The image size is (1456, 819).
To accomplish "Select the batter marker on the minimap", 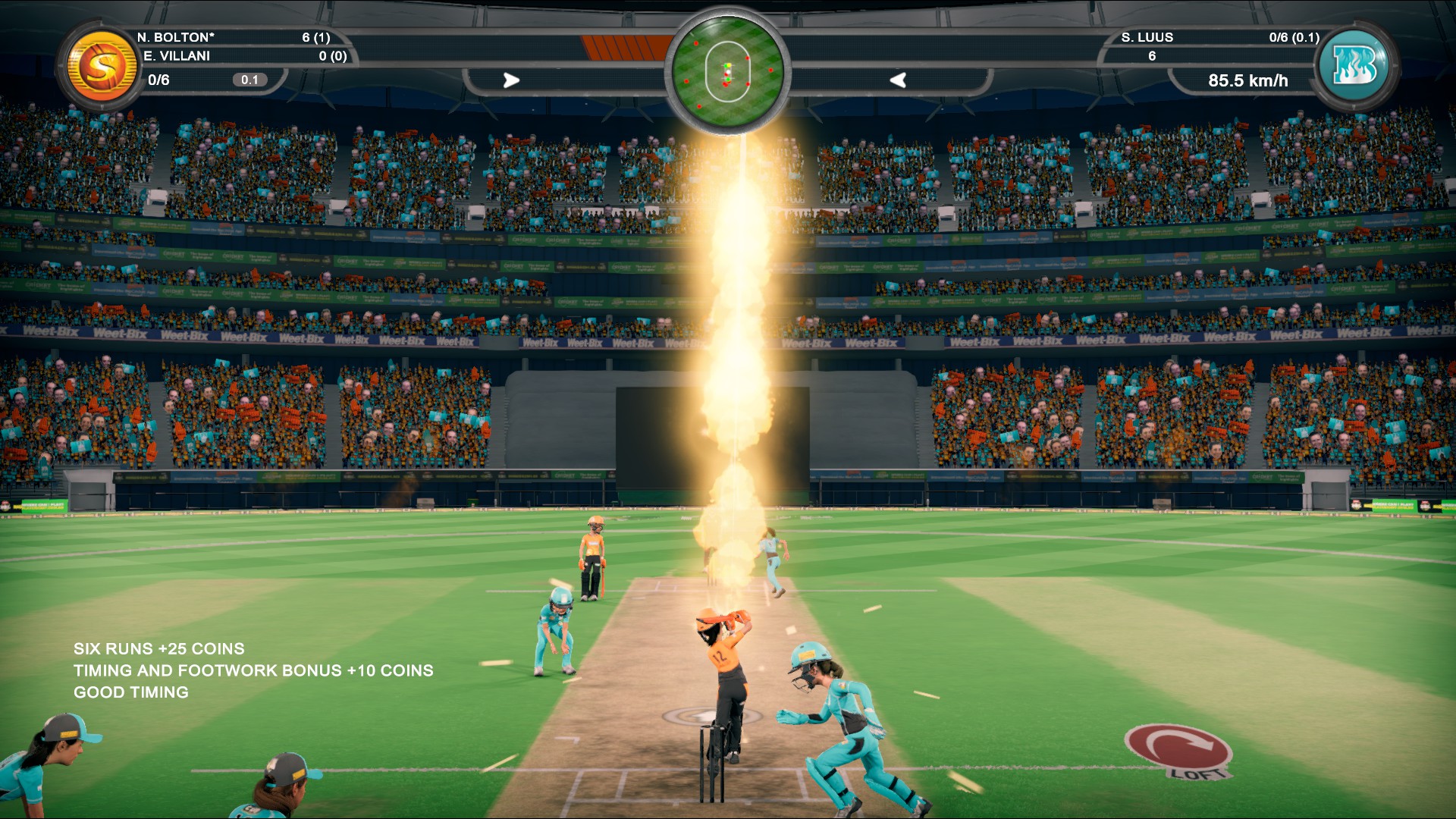I will pyautogui.click(x=729, y=65).
